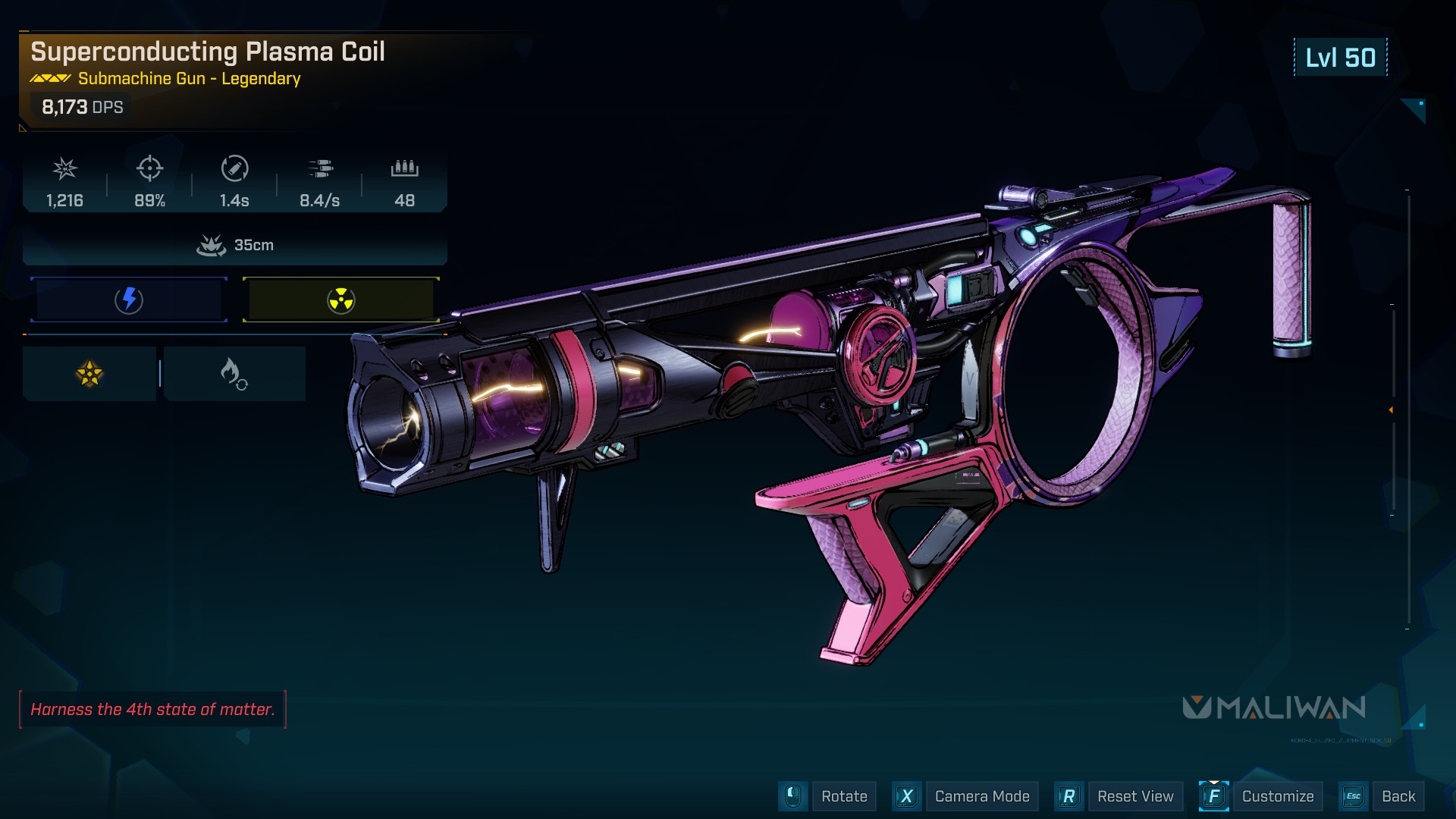Go Back from weapon inspection
Screen dimensions: 1456x819
point(1398,796)
